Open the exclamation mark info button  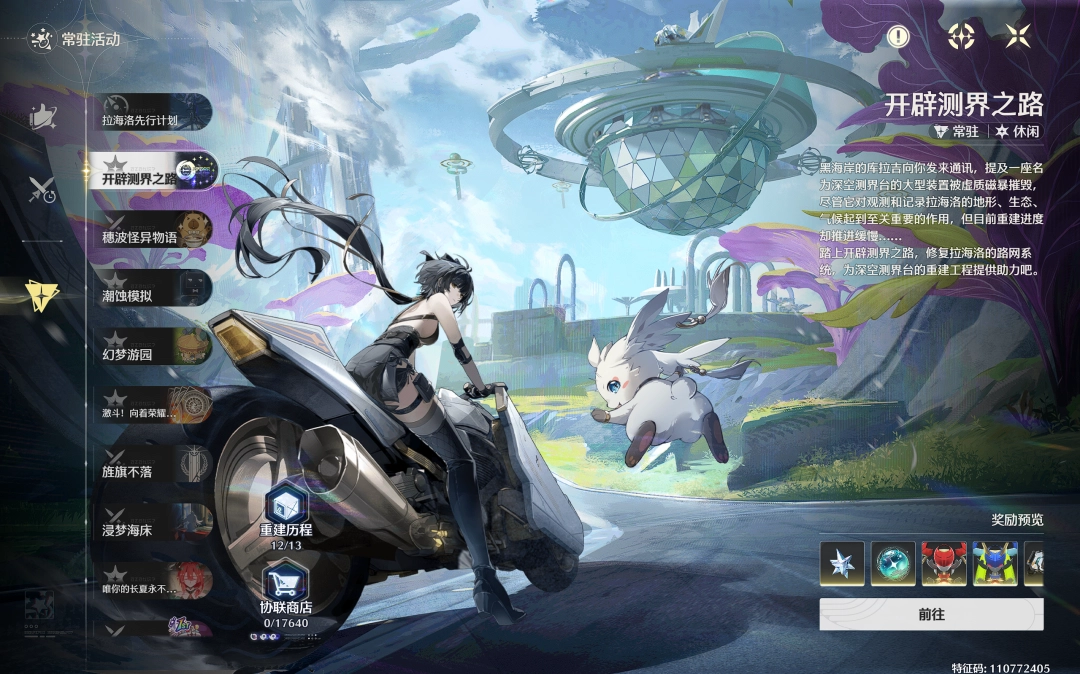(899, 37)
